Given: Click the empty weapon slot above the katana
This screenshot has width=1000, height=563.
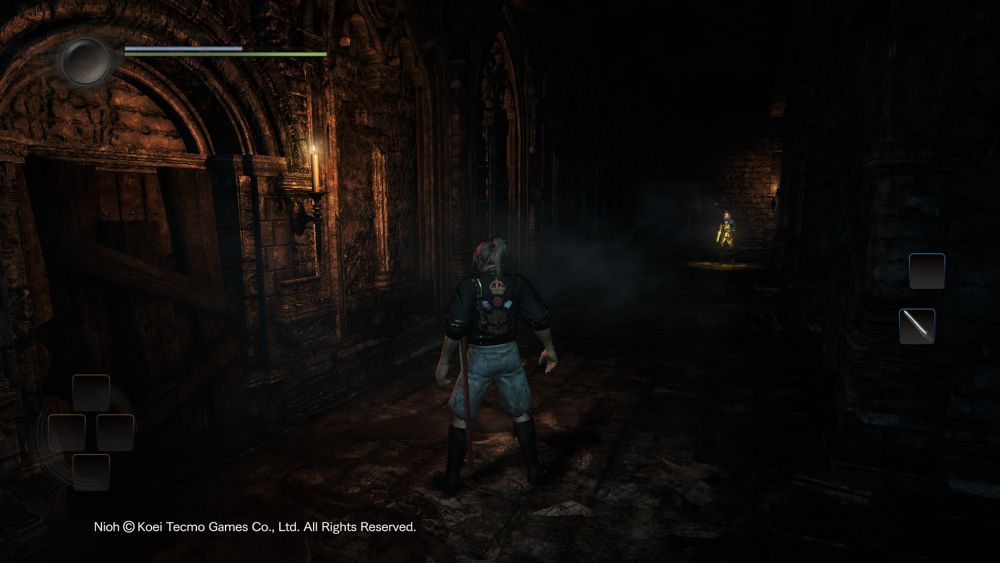Looking at the screenshot, I should point(926,271).
